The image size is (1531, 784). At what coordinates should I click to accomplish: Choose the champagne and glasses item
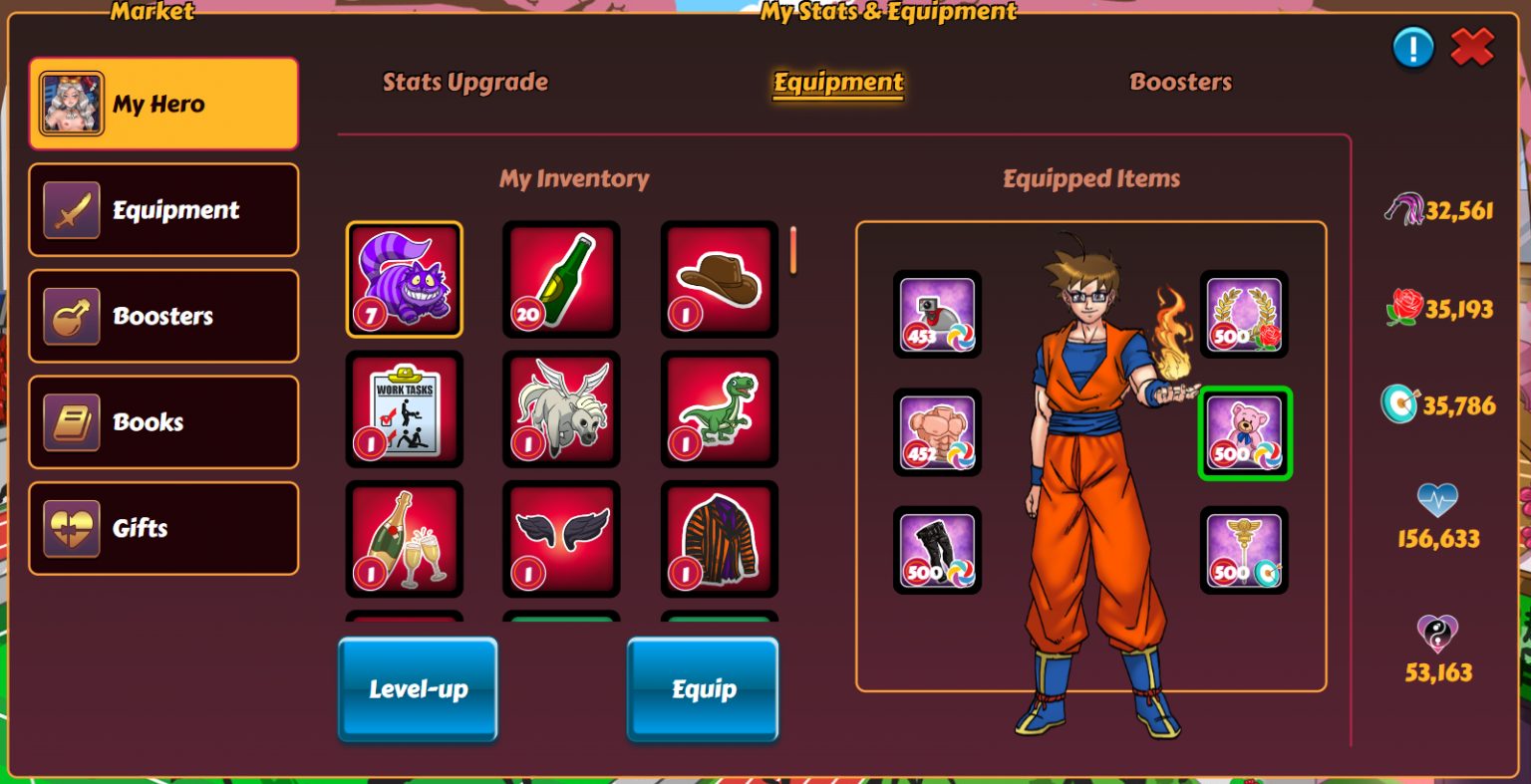(405, 539)
